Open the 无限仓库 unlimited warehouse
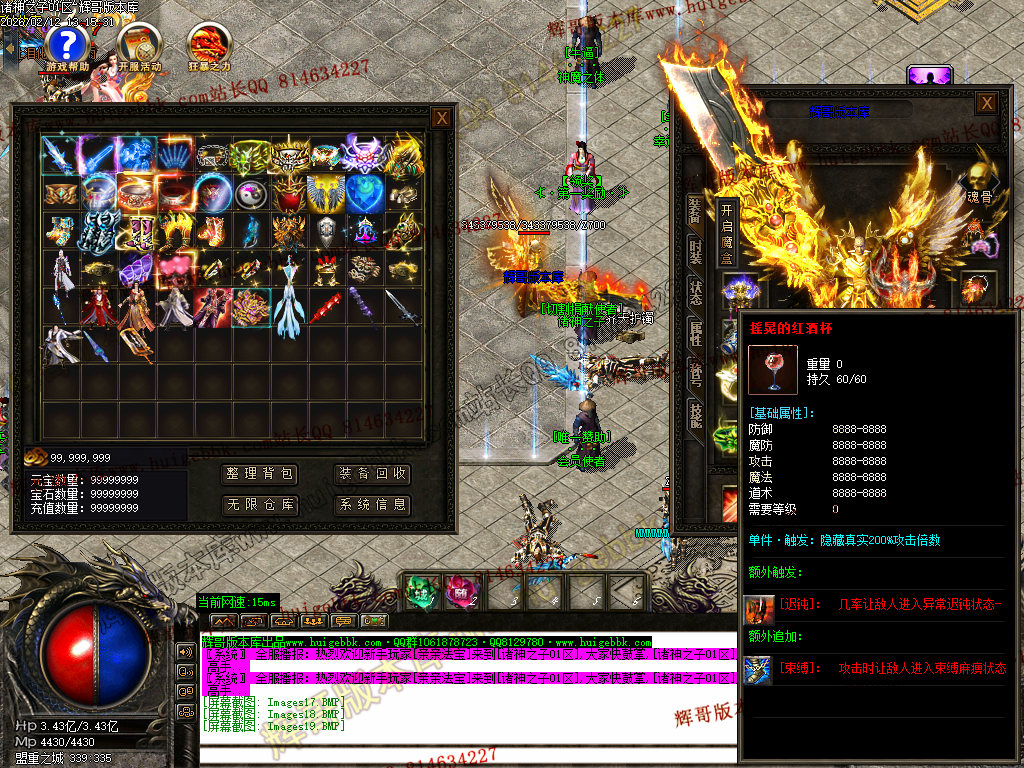Viewport: 1024px width, 768px height. click(260, 505)
